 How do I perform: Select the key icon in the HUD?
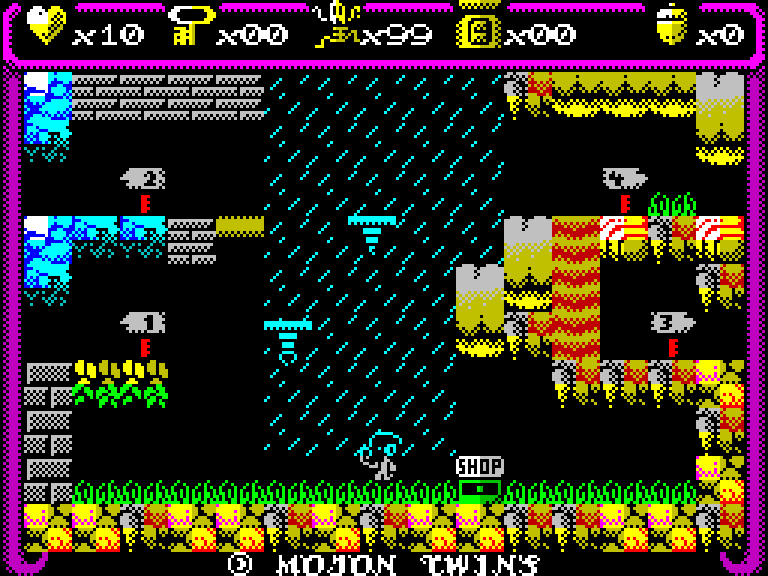[x=190, y=25]
